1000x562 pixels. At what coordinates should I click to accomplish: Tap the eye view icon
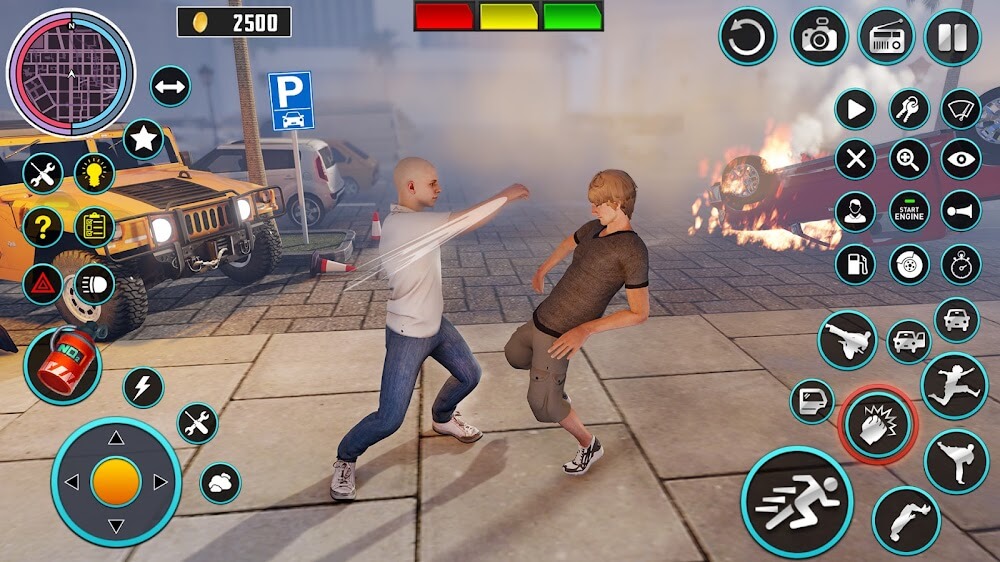pos(961,159)
